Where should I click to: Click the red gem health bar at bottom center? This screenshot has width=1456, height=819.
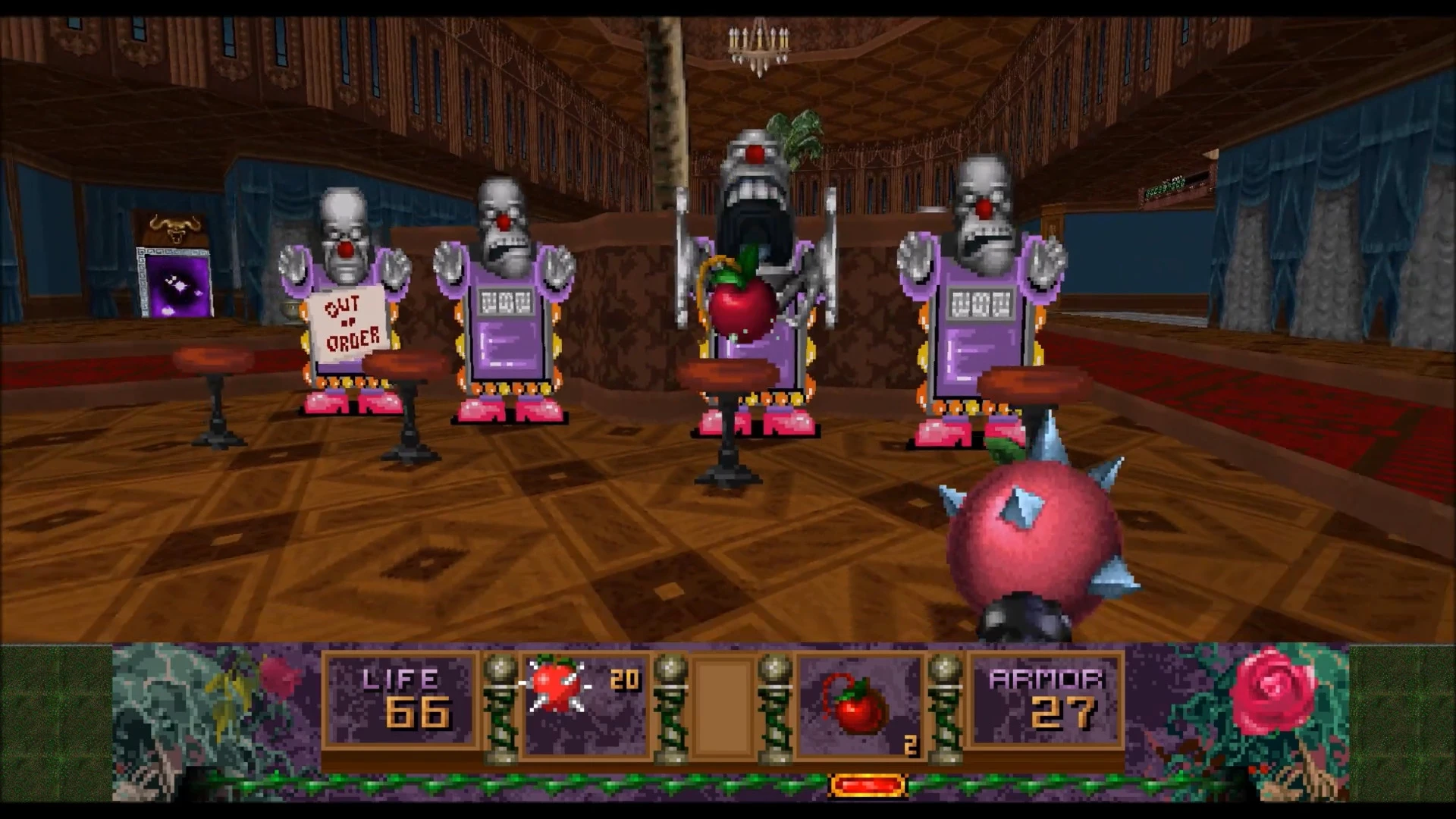tap(867, 785)
